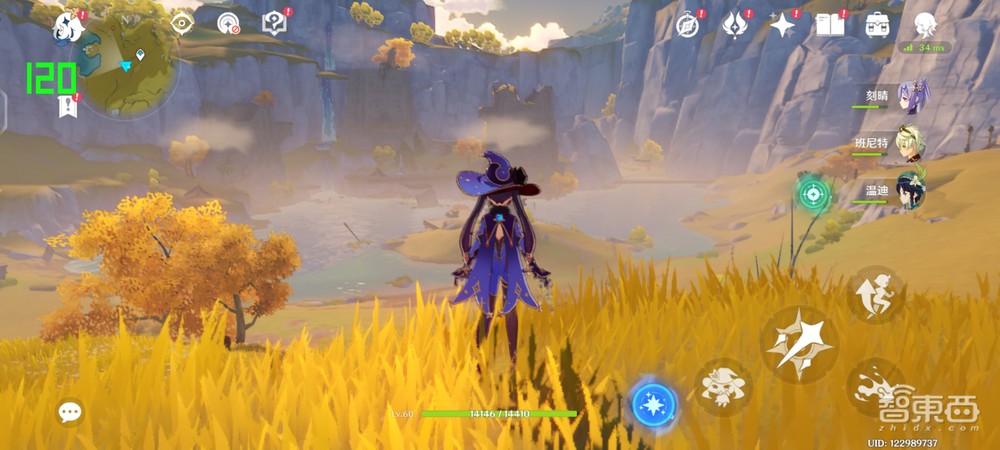The width and height of the screenshot is (1000, 450).
Task: Activate the elemental sight eye icon
Action: 182,24
